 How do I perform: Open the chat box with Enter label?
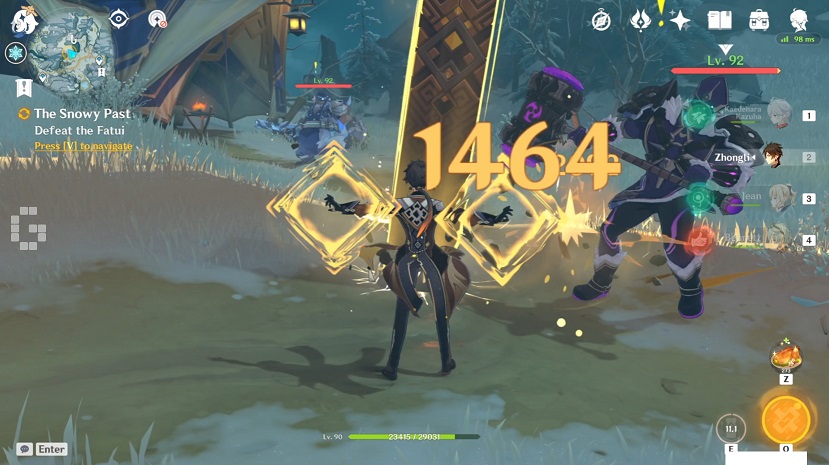(x=43, y=449)
